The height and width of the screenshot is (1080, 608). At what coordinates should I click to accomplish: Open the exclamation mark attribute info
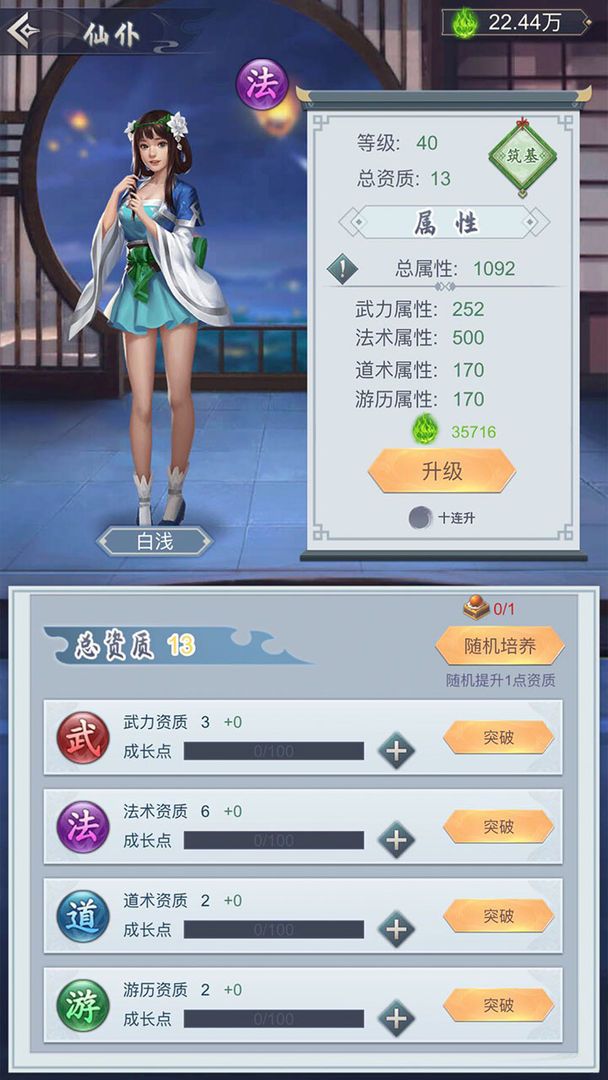343,269
